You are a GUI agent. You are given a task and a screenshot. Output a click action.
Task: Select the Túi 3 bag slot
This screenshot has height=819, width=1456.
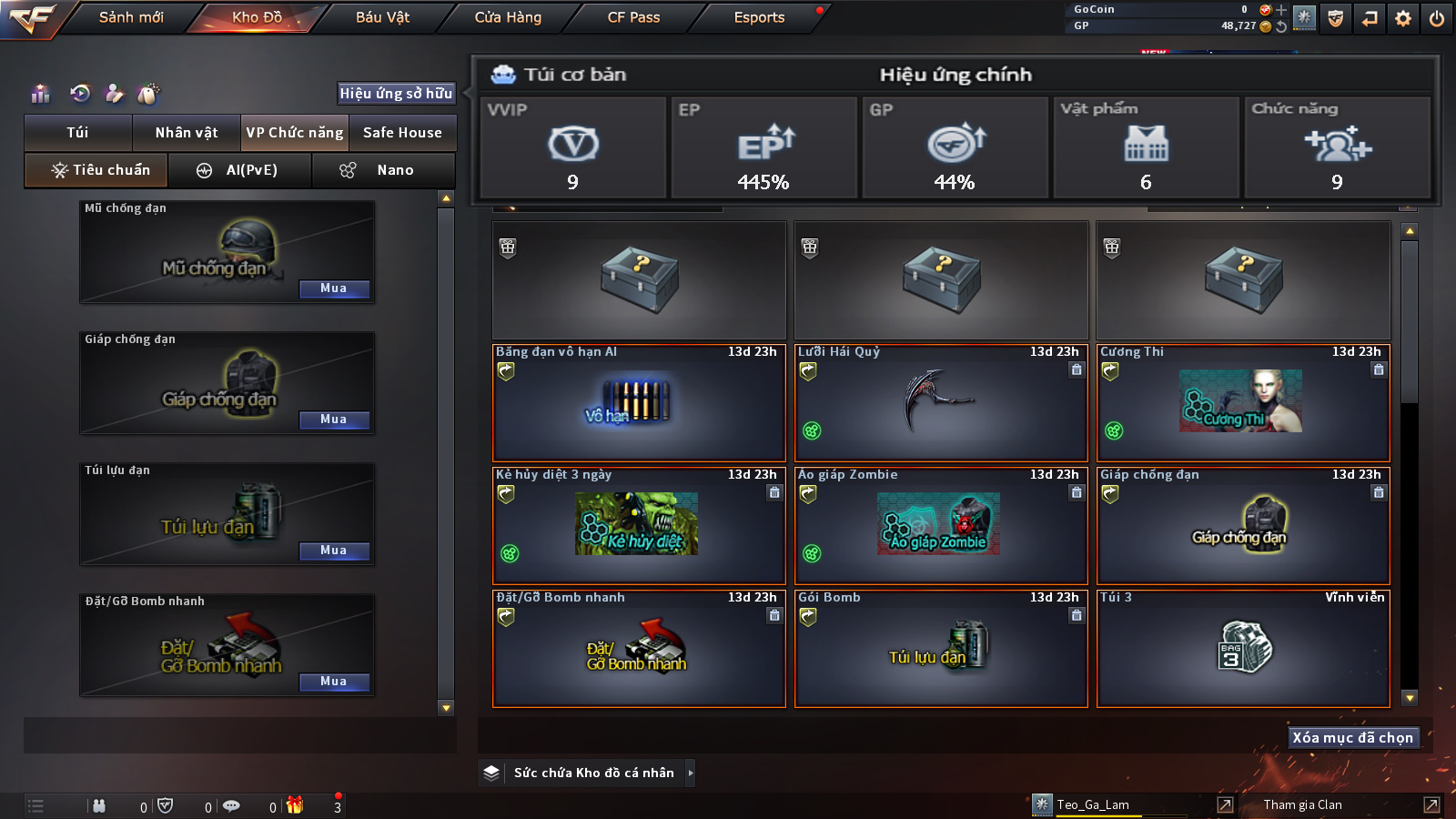point(1243,649)
